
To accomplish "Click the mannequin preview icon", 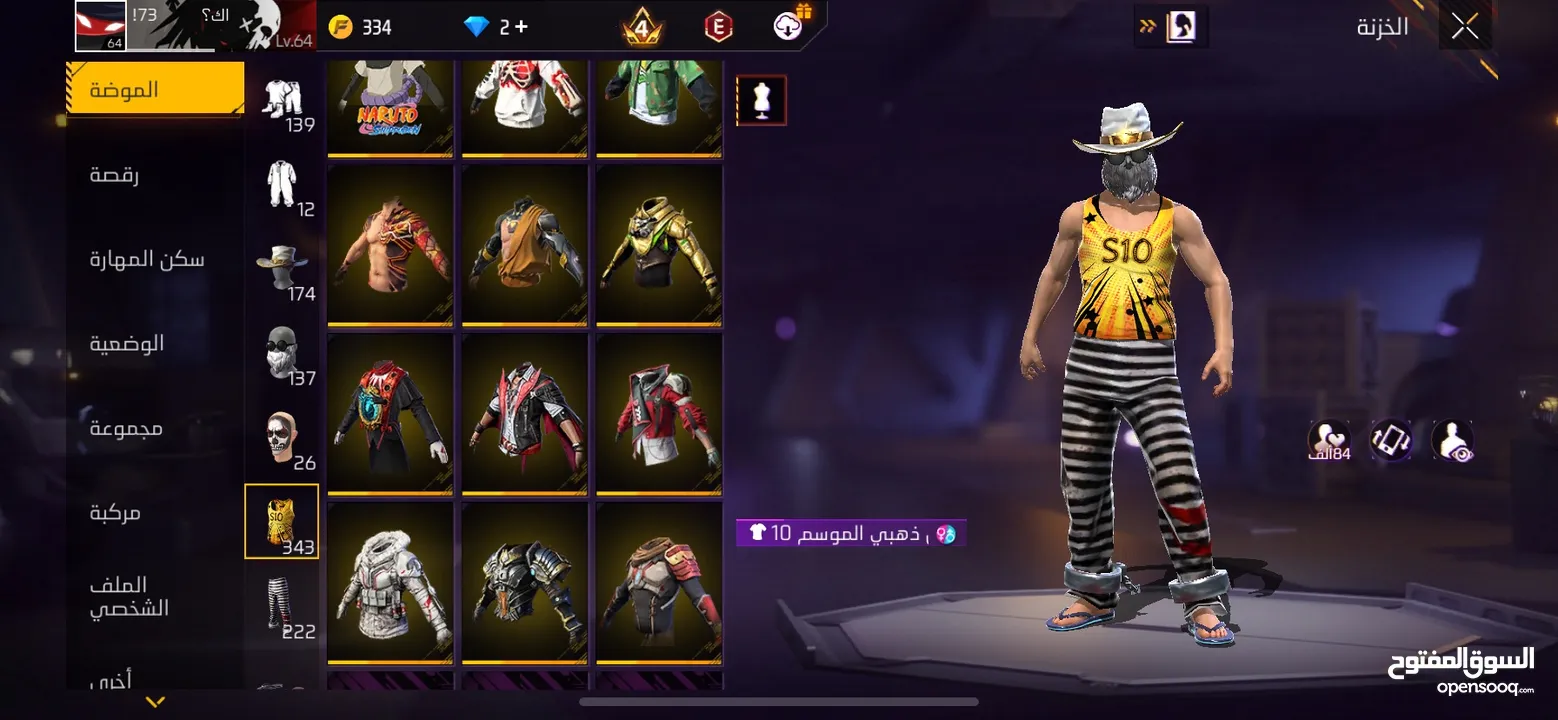I will coord(761,101).
